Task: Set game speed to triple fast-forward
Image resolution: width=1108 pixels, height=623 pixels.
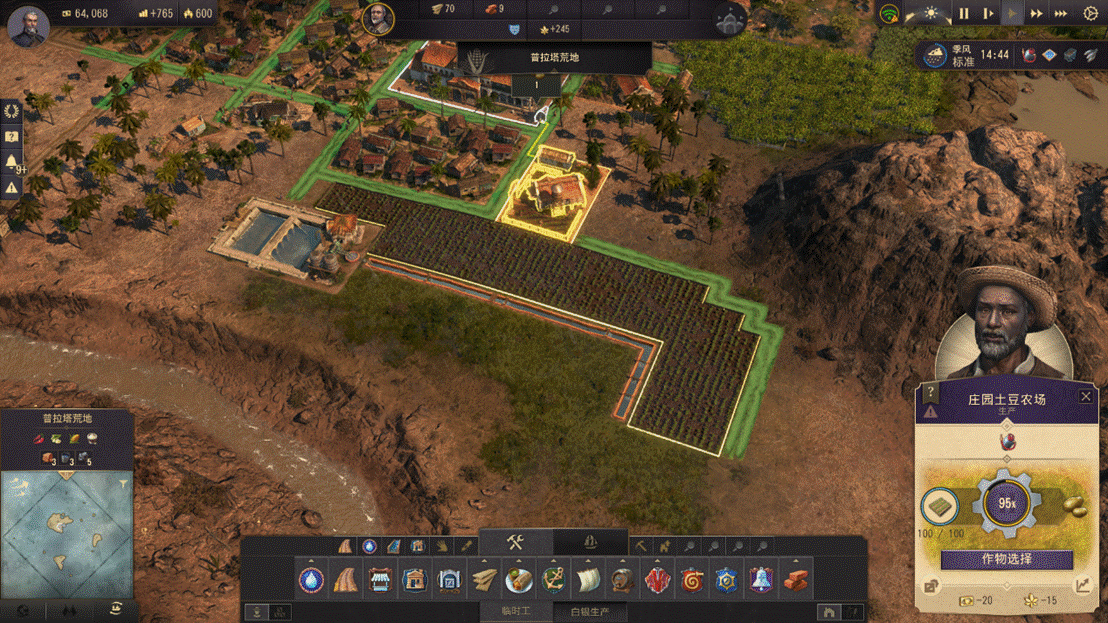Action: click(1061, 14)
